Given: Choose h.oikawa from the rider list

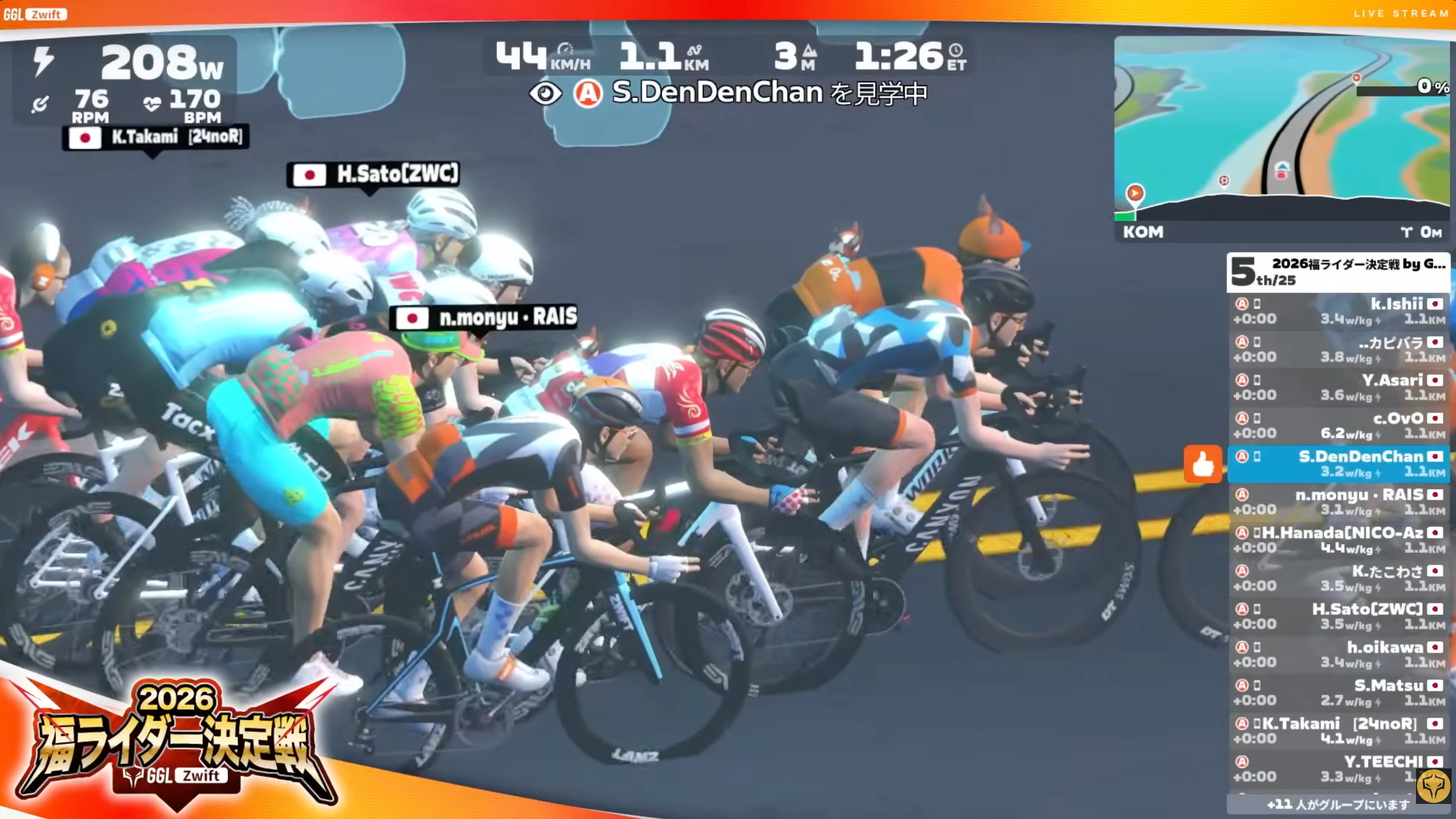Looking at the screenshot, I should point(1337,654).
